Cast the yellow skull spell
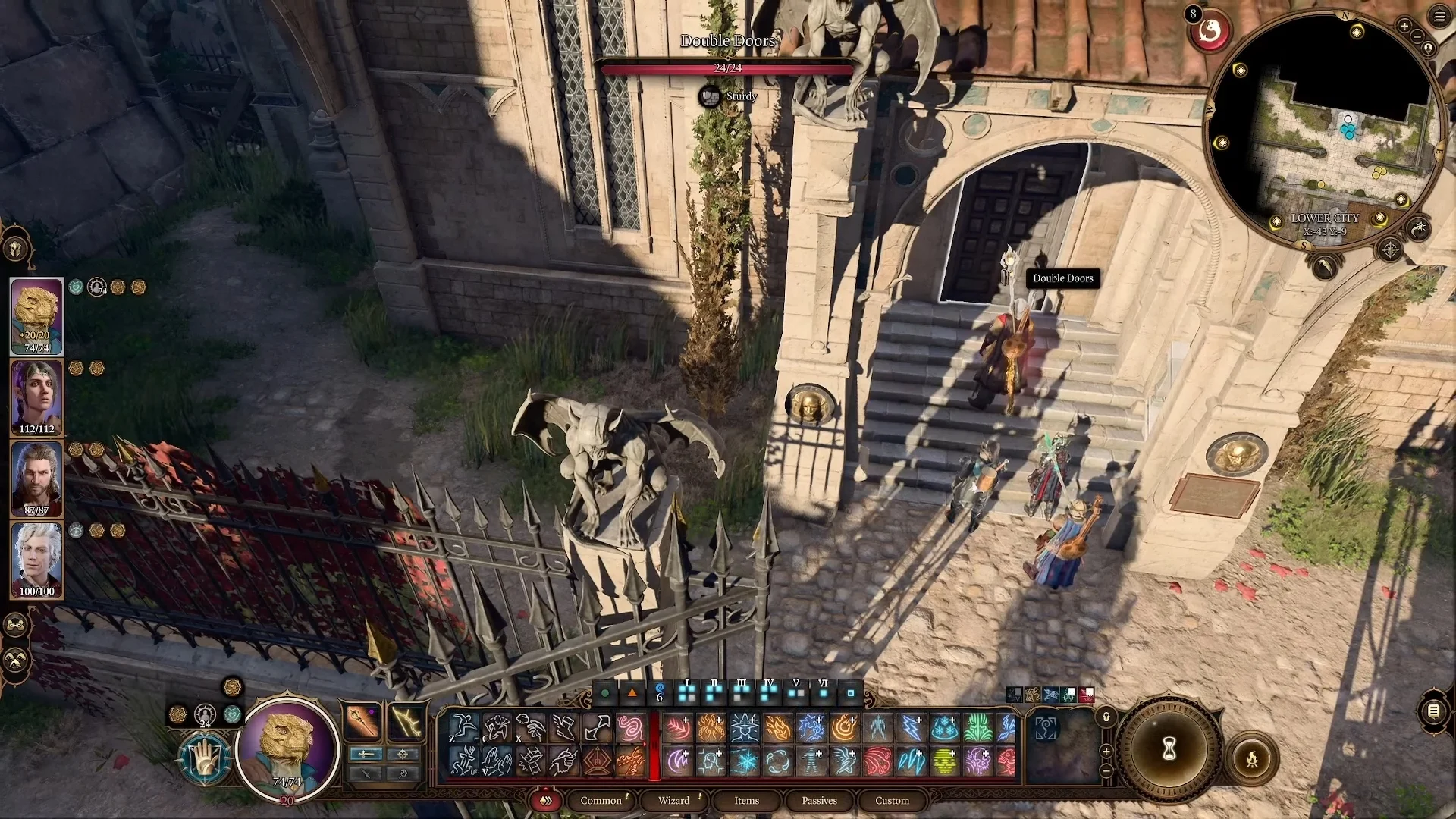1456x819 pixels. tap(944, 761)
